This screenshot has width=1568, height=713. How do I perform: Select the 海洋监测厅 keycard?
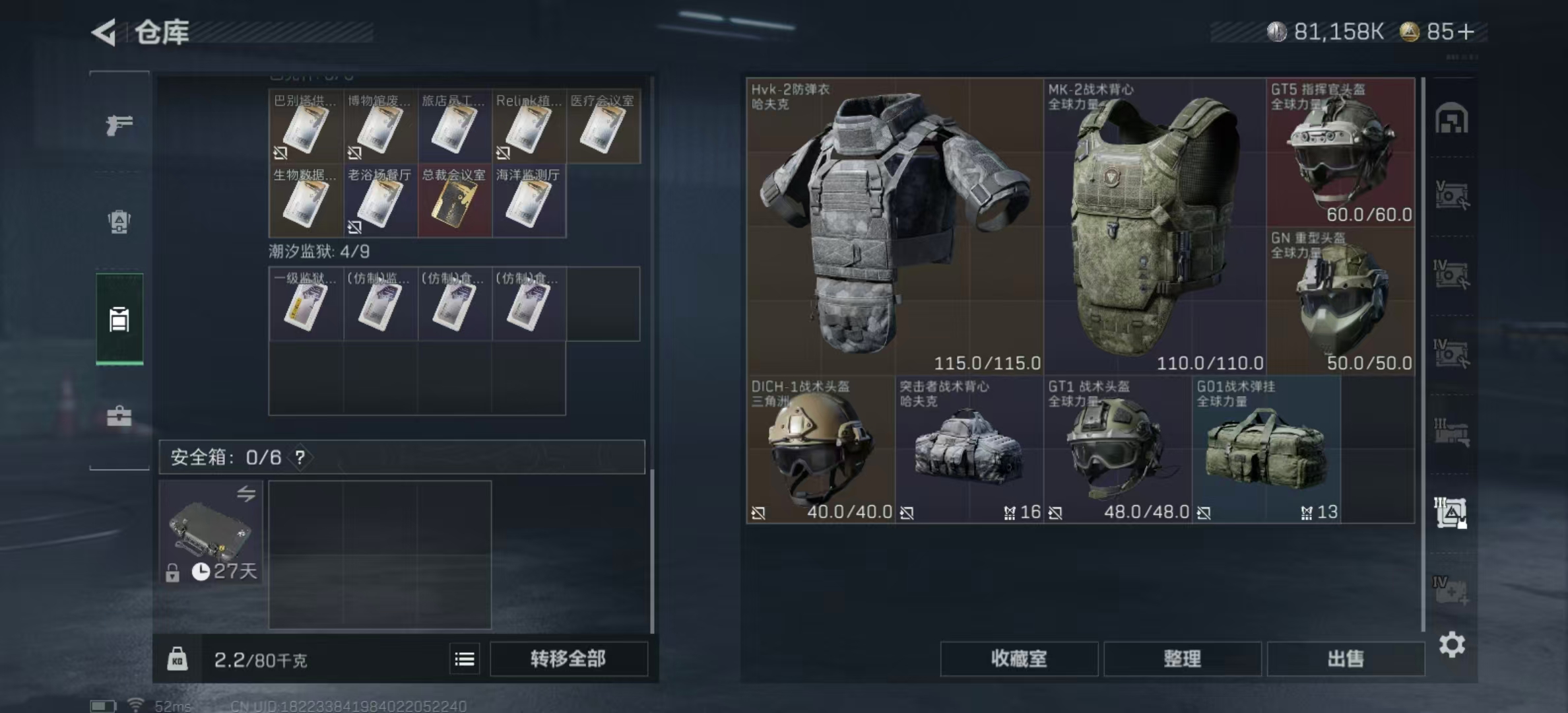[528, 201]
